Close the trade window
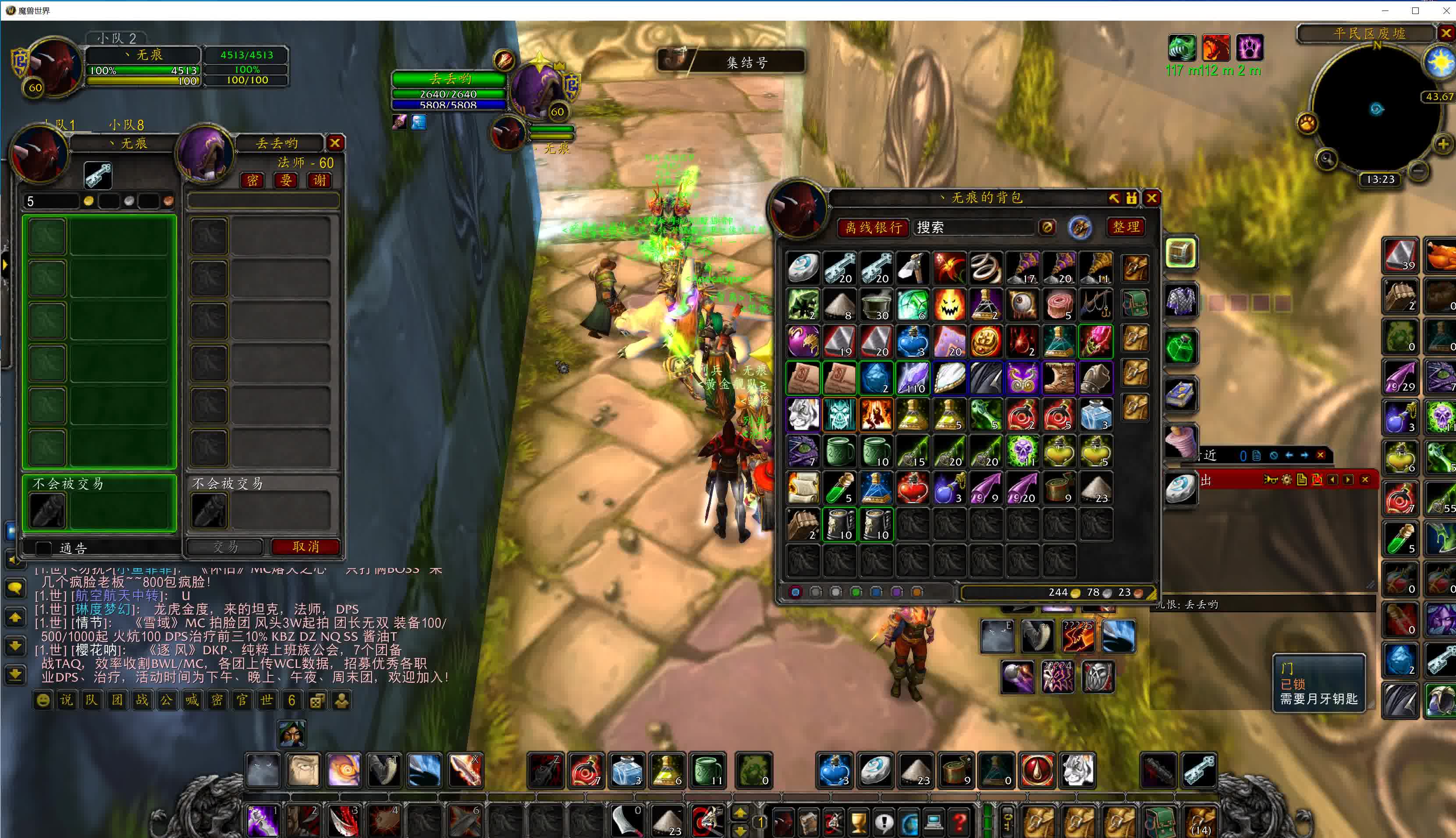The height and width of the screenshot is (838, 1456). (x=335, y=143)
